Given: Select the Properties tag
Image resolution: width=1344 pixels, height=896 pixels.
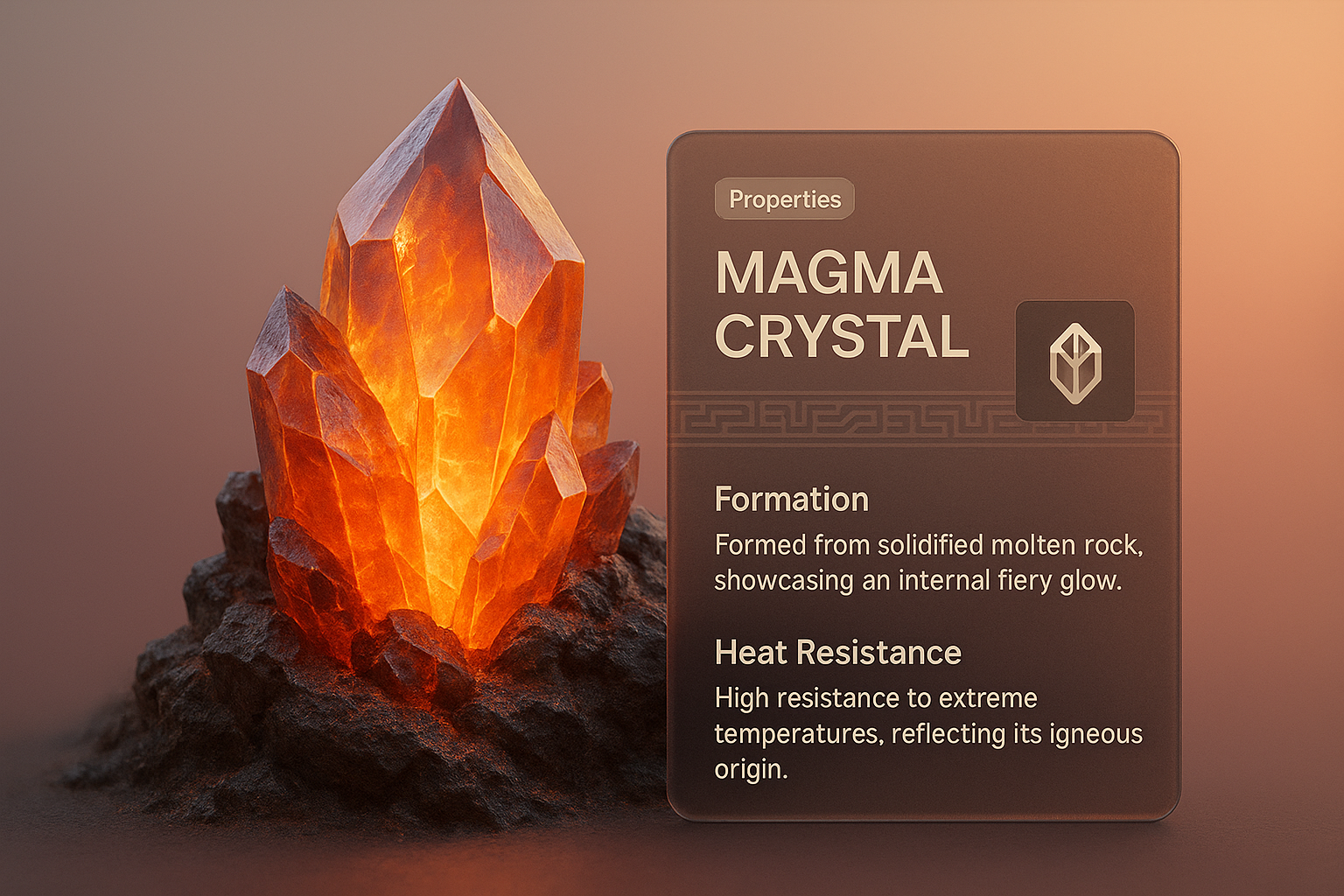Looking at the screenshot, I should coord(784,199).
